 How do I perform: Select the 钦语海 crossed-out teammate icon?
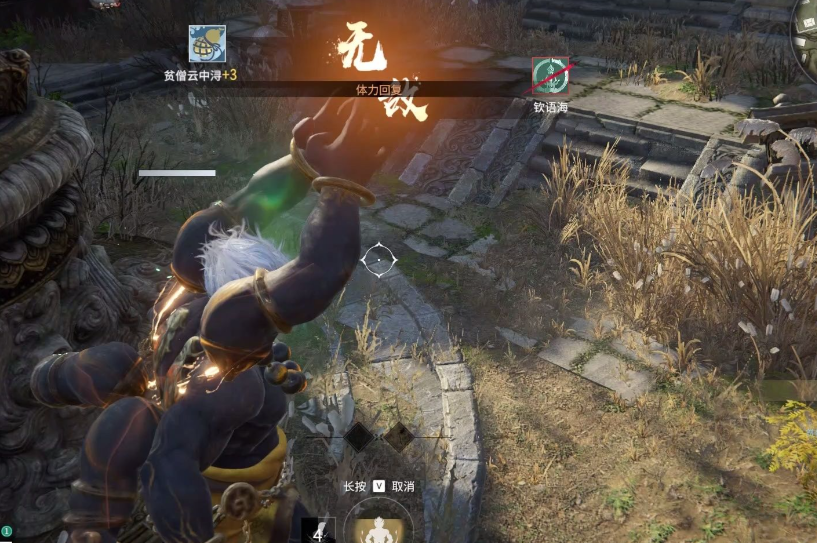tap(550, 75)
